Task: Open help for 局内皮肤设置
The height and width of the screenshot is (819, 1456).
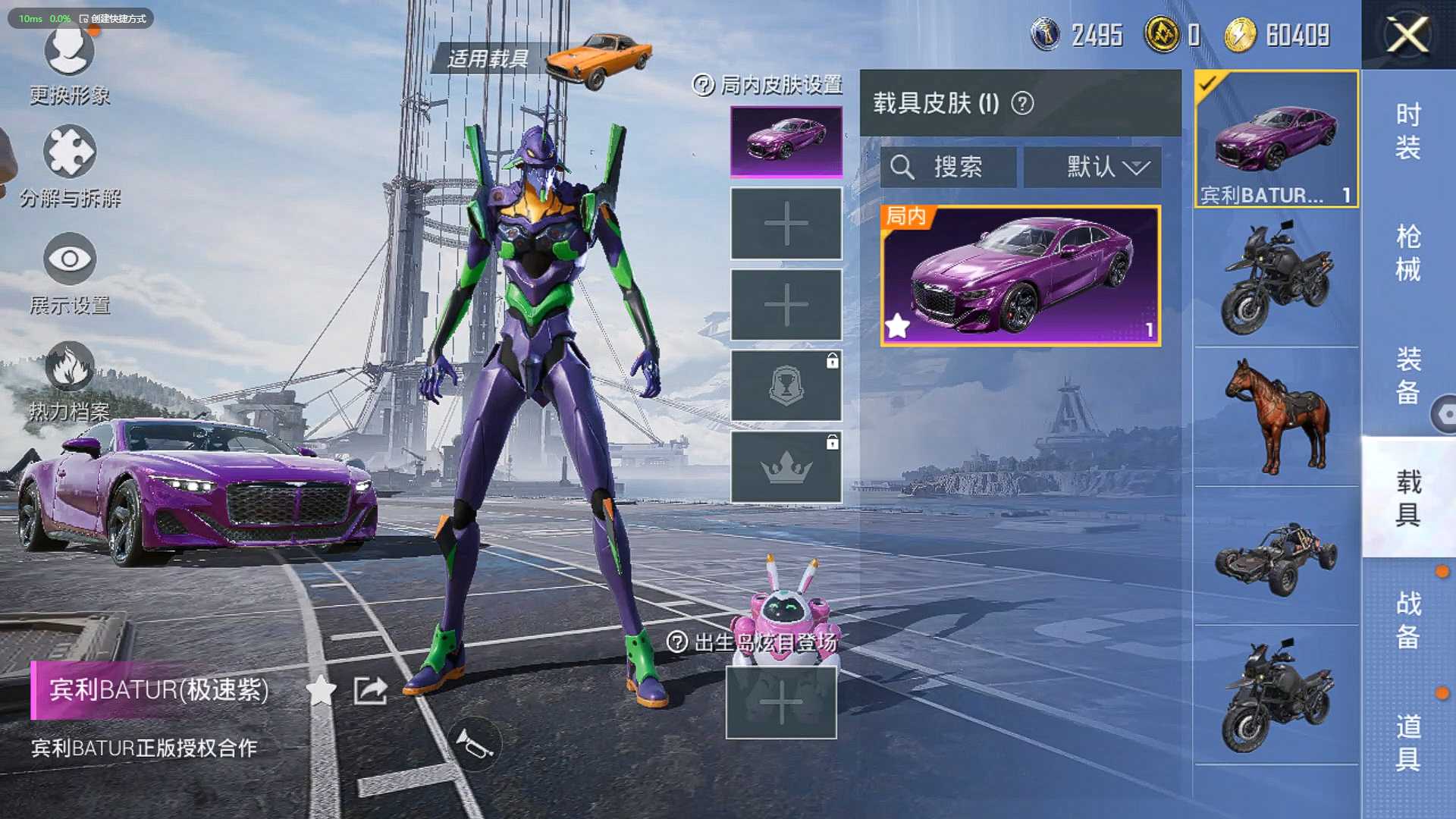Action: [x=703, y=85]
